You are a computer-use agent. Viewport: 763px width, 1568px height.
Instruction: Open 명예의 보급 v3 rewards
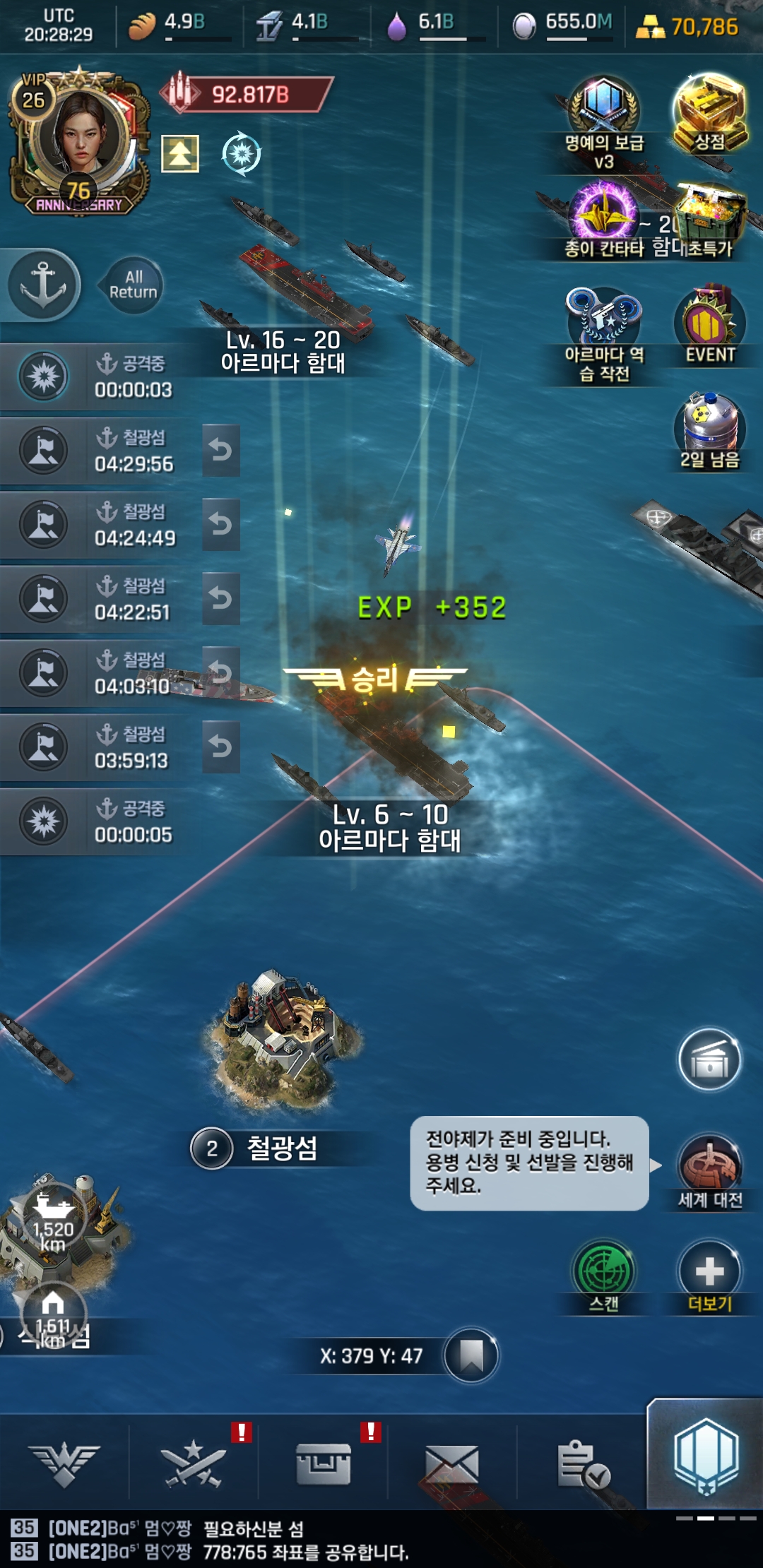click(x=604, y=117)
